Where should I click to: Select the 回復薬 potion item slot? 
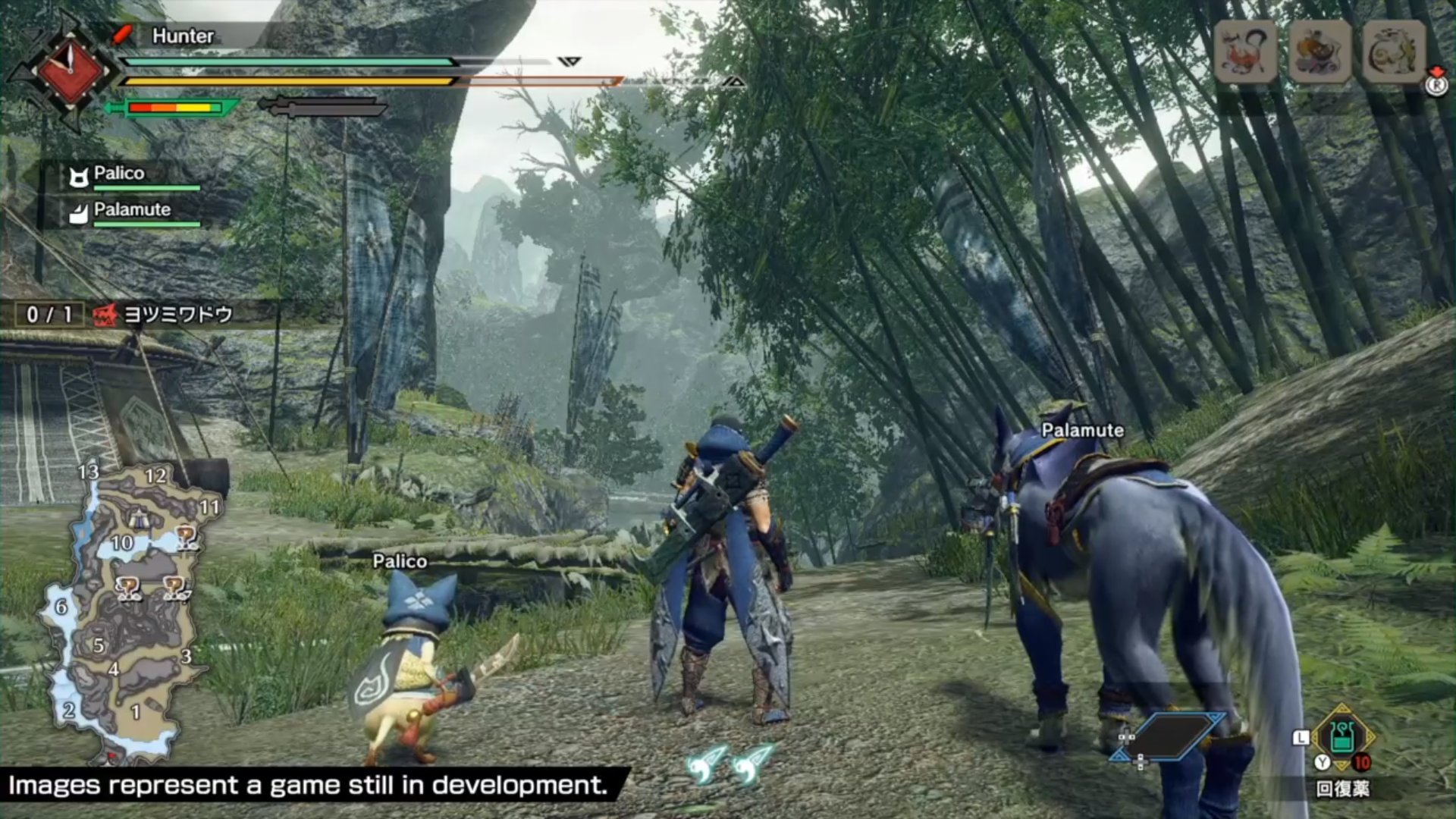pos(1341,739)
